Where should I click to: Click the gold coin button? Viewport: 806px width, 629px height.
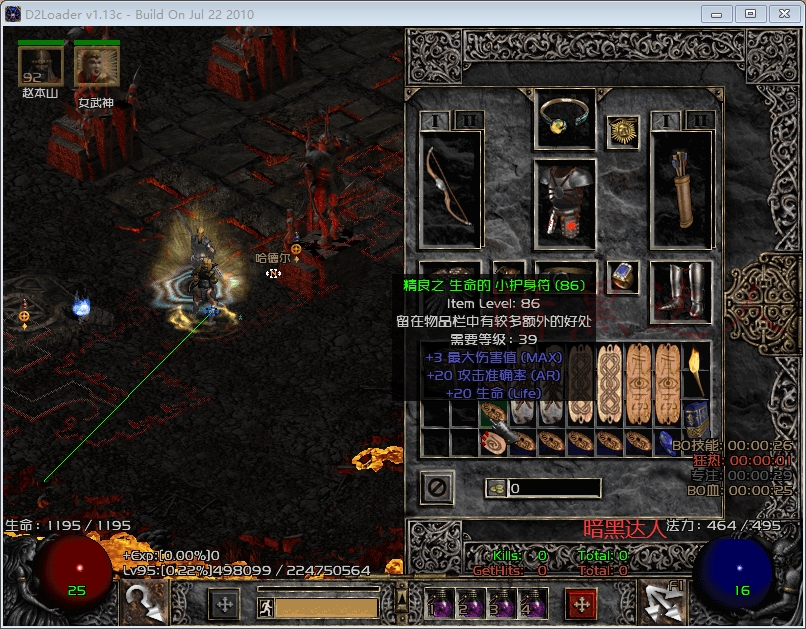click(496, 488)
